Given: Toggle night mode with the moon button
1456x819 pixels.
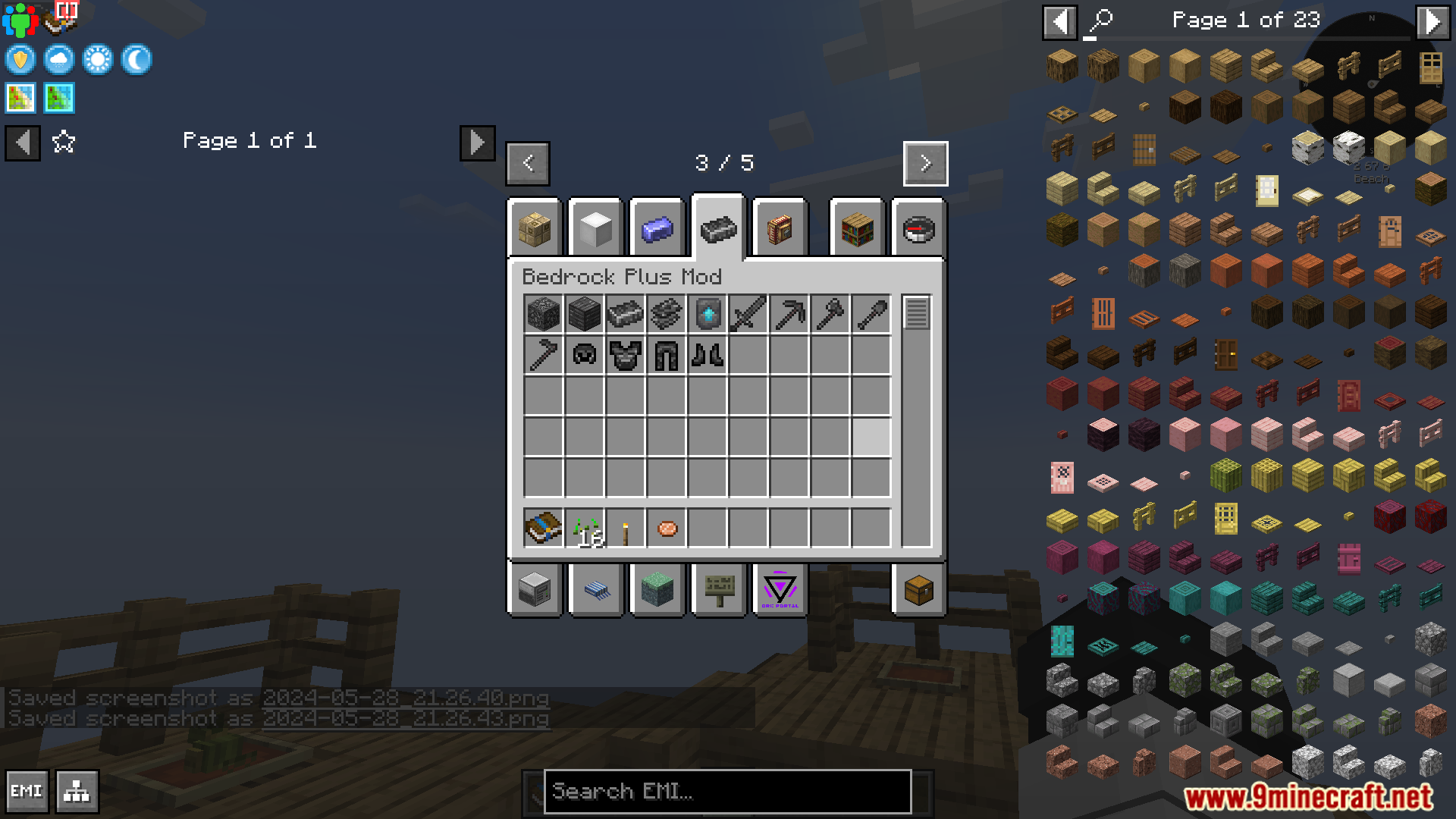Looking at the screenshot, I should click(136, 59).
